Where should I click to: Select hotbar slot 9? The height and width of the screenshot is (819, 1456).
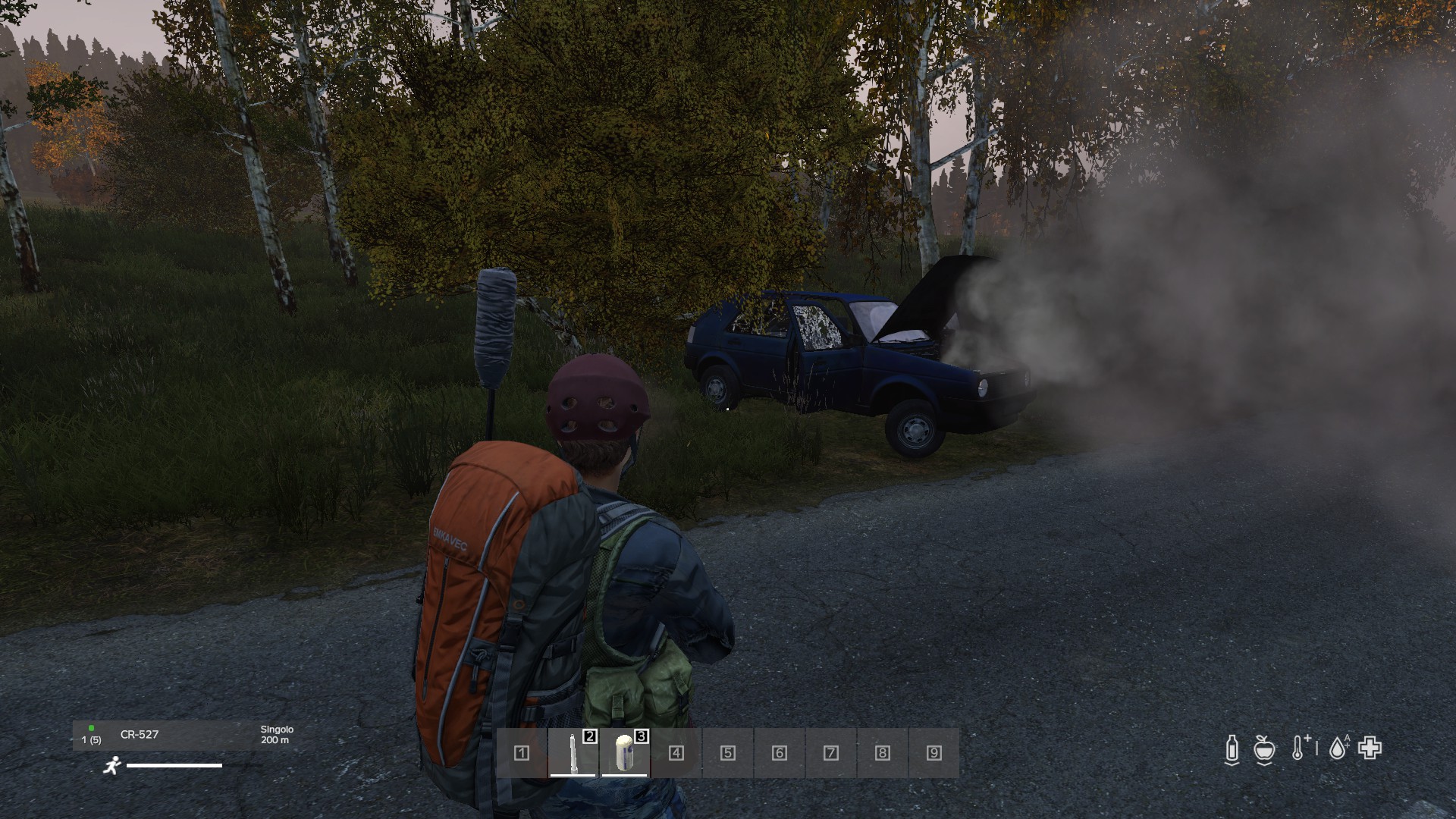click(934, 753)
